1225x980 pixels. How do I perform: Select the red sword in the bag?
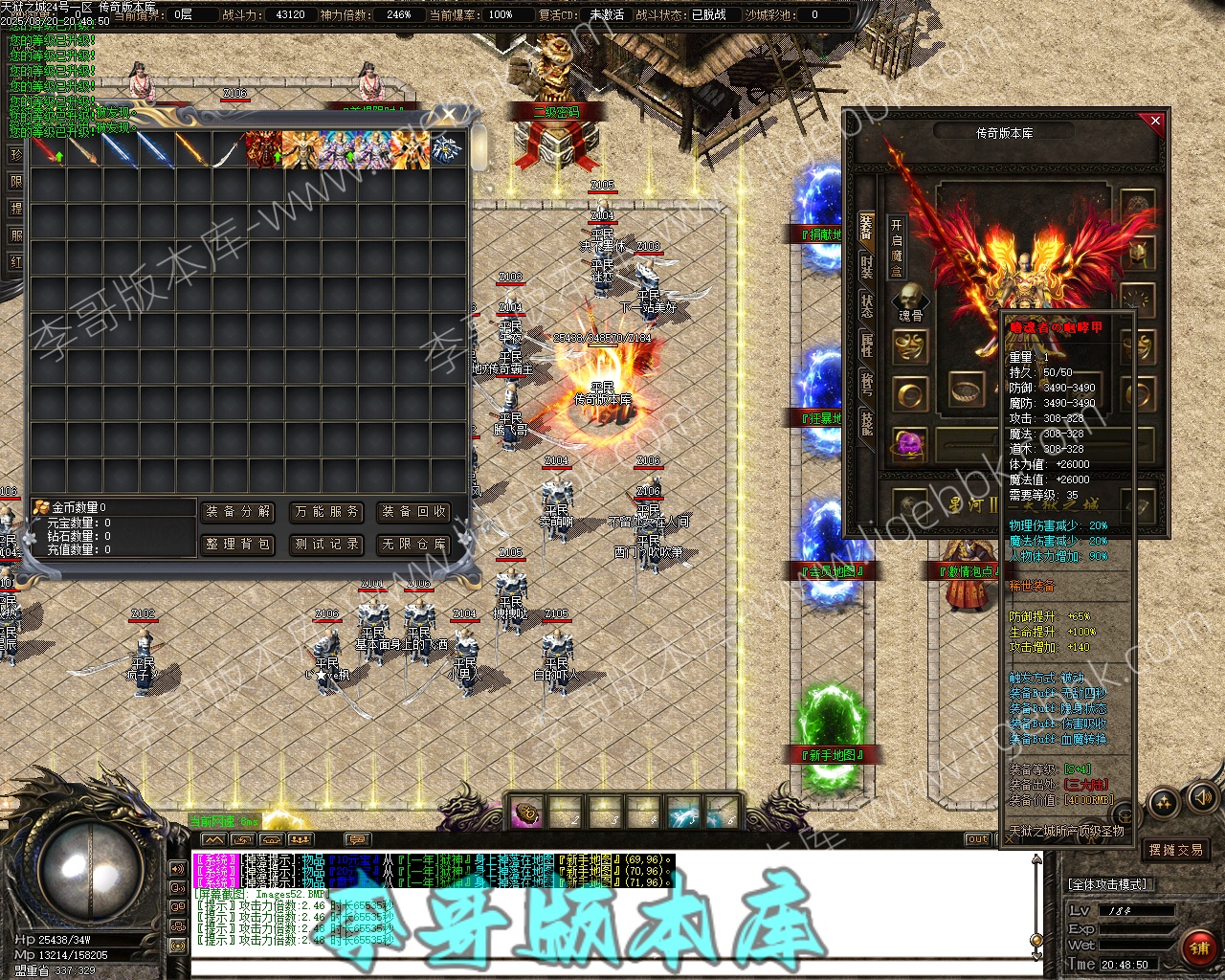click(x=48, y=151)
